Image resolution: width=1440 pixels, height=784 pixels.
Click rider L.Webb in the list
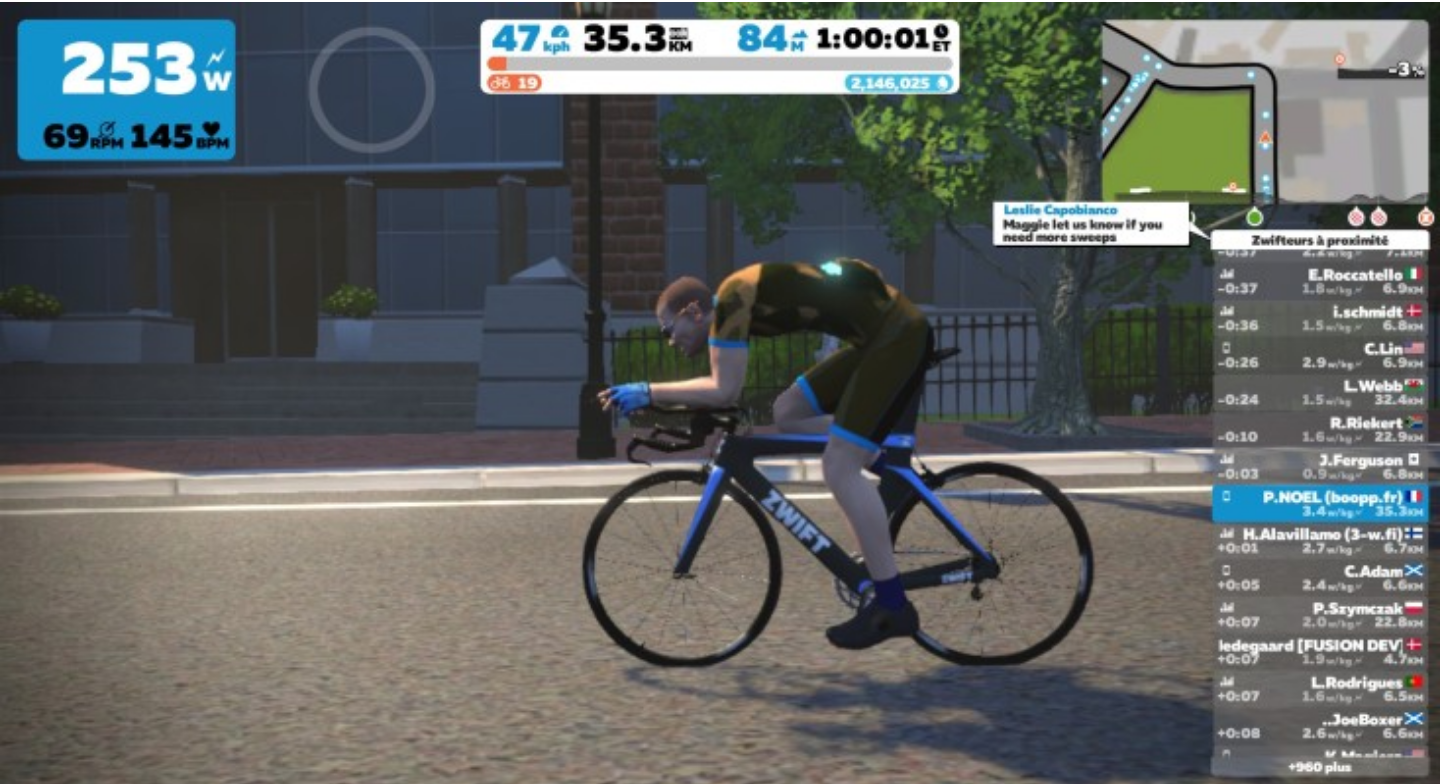tap(1320, 392)
